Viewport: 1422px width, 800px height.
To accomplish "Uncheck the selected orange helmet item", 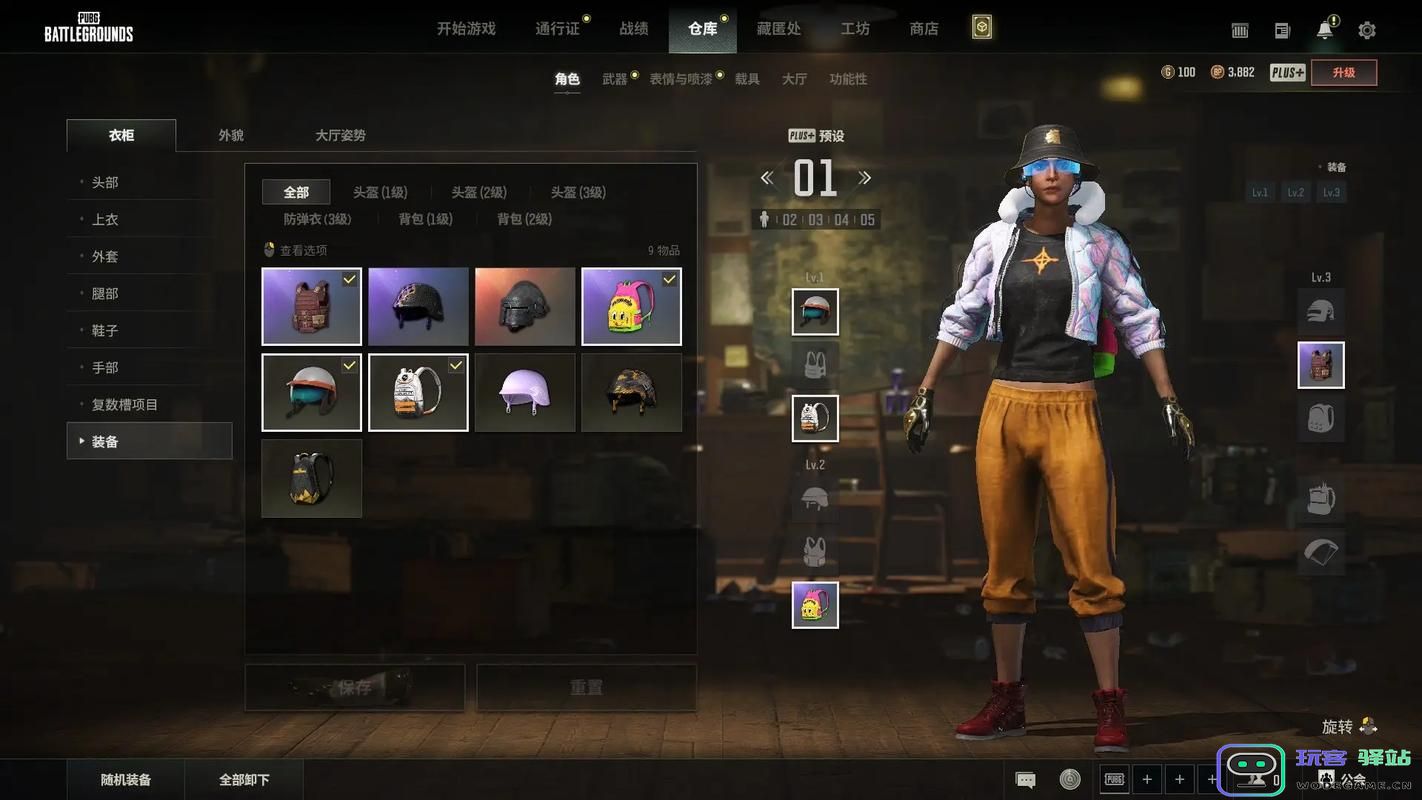I will (311, 392).
